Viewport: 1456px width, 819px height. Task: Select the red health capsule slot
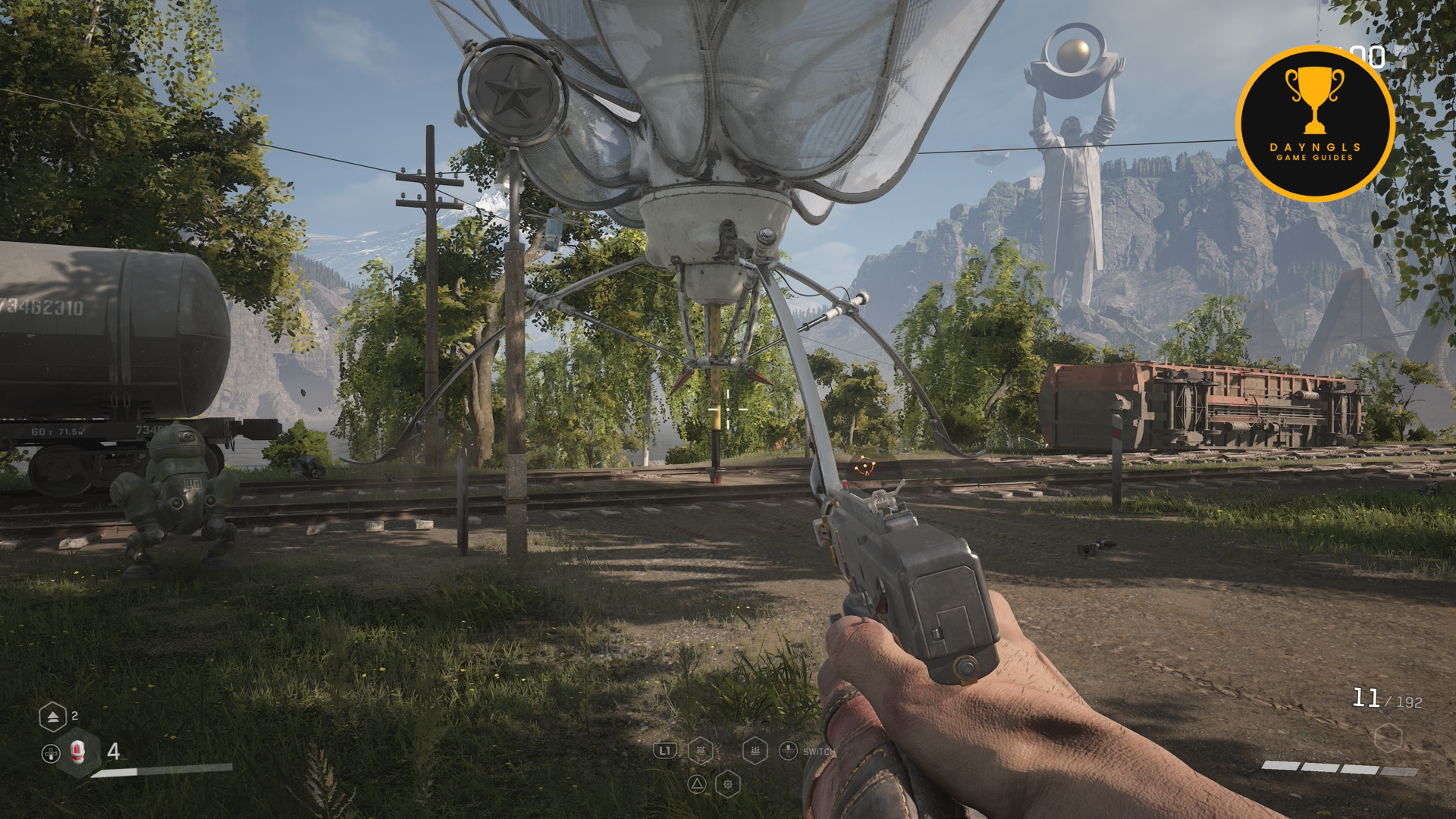coord(77,752)
